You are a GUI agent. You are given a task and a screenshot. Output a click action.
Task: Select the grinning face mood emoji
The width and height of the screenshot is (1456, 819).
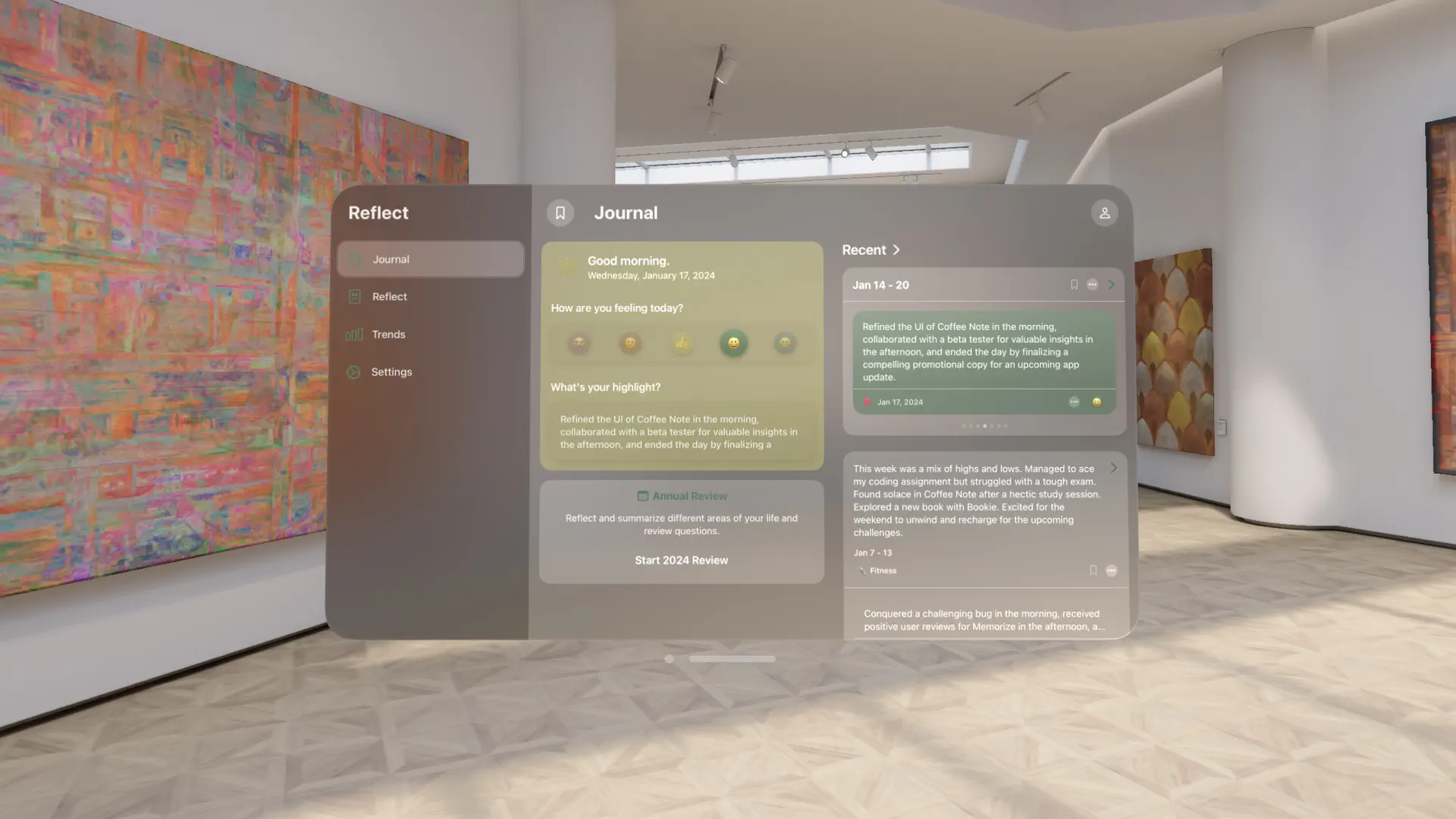click(733, 343)
